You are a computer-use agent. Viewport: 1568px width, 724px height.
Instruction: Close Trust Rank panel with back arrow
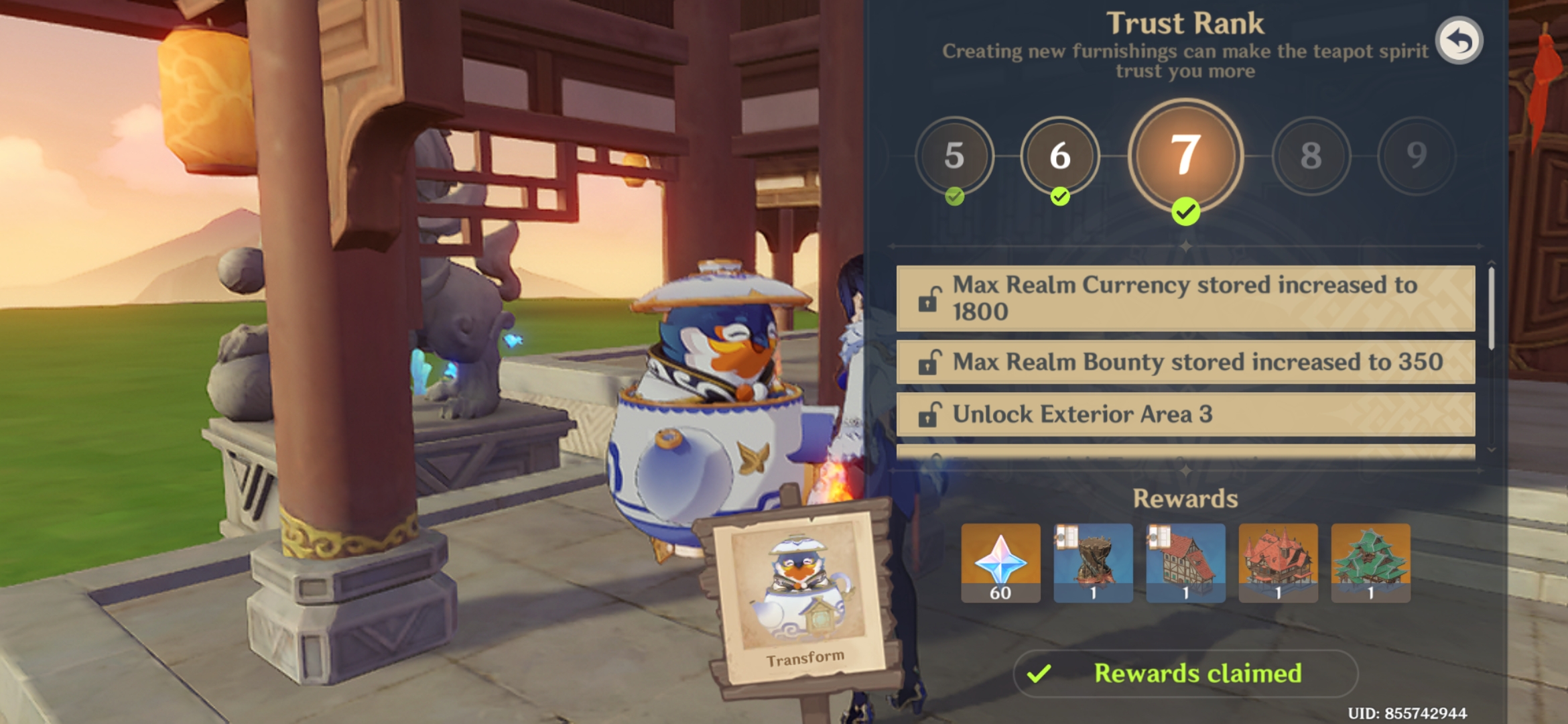coord(1459,41)
